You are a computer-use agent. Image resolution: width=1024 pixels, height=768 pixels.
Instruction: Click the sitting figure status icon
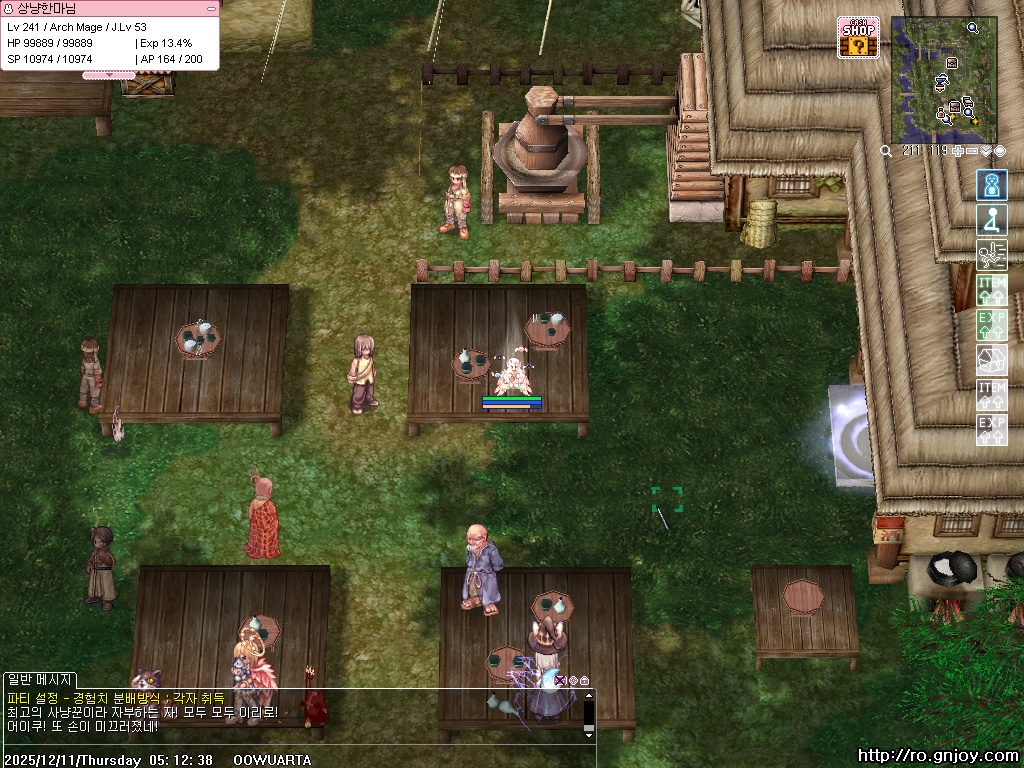pyautogui.click(x=992, y=220)
